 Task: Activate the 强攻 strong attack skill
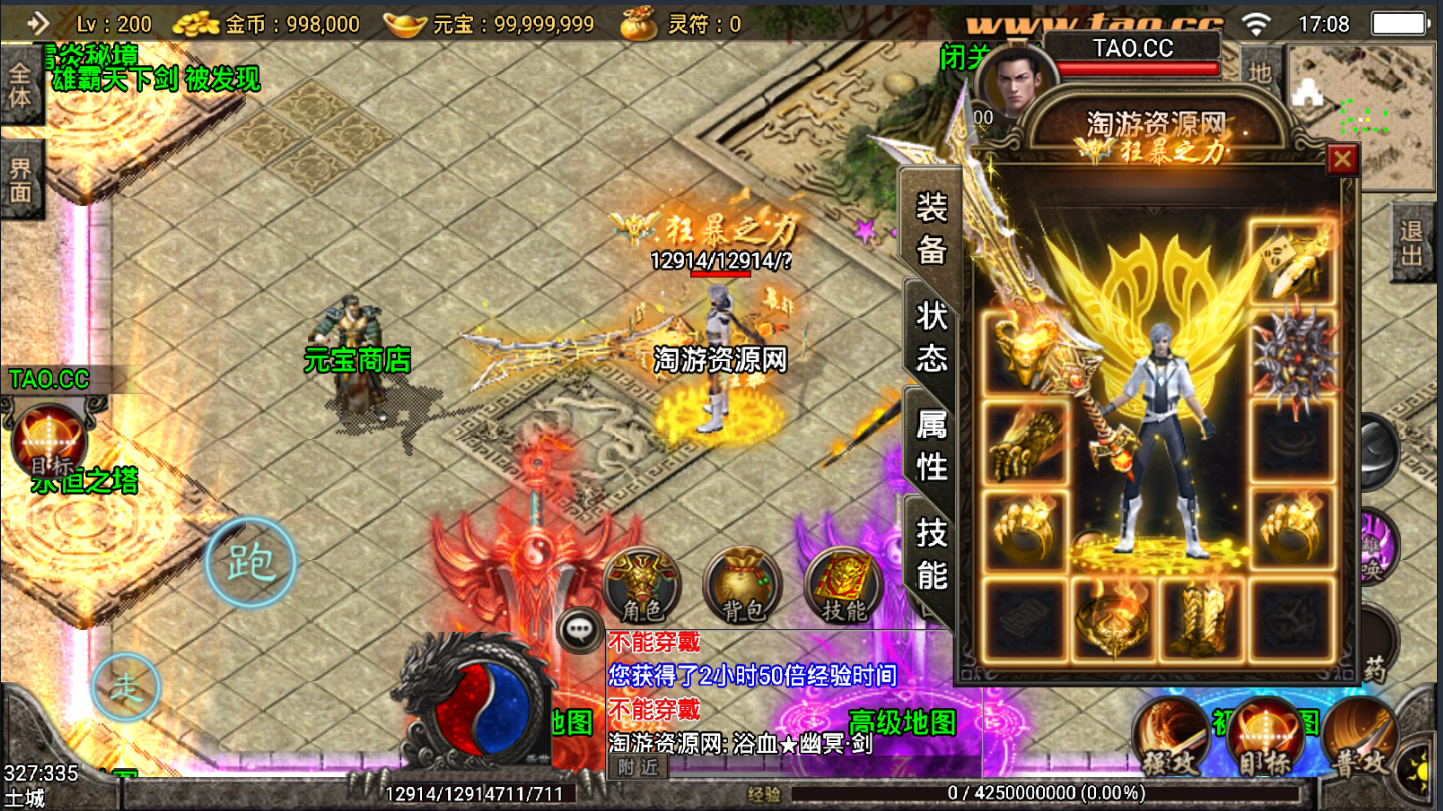(x=1170, y=737)
